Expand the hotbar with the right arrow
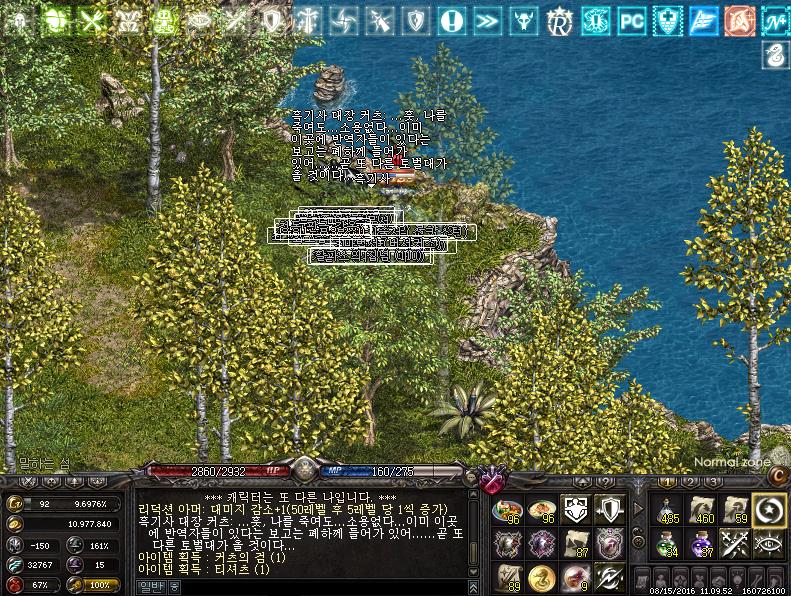Viewport: 791px width, 596px height. pos(640,510)
